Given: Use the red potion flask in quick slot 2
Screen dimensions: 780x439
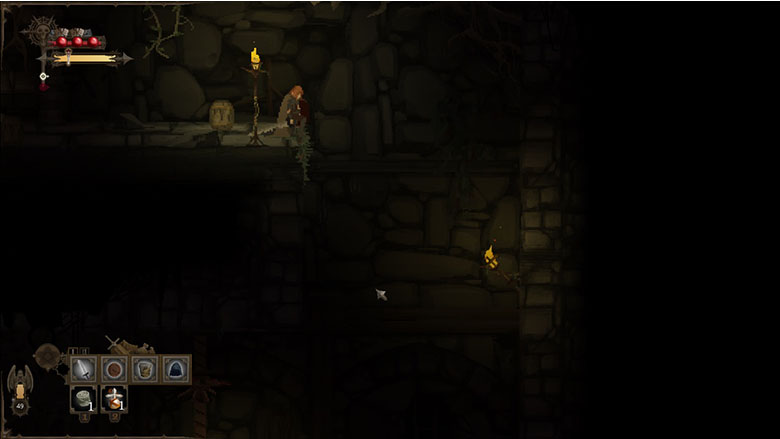Looking at the screenshot, I should pos(114,399).
